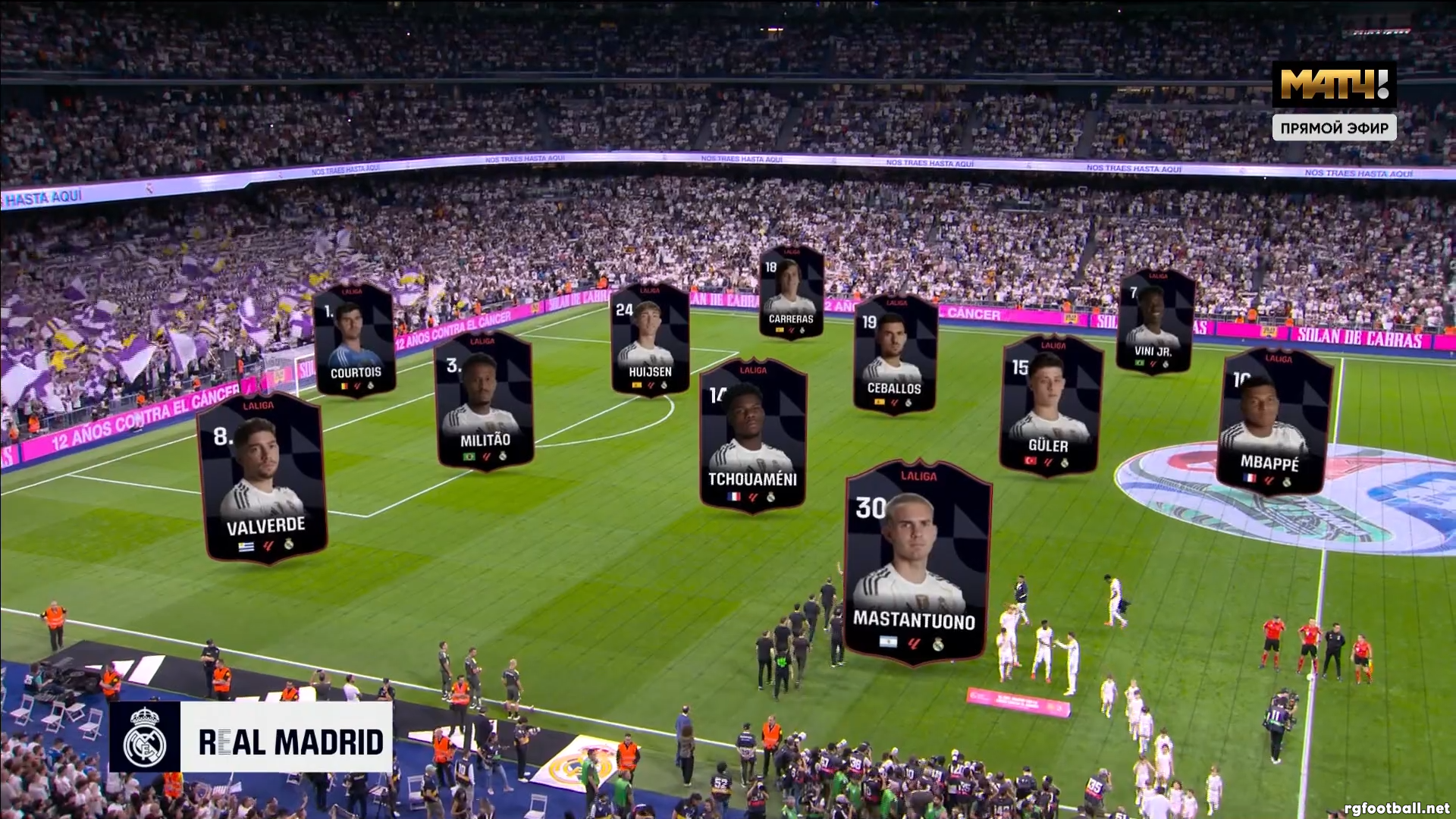Select the Huijsen number 24 card
This screenshot has width=1456, height=819.
(650, 340)
